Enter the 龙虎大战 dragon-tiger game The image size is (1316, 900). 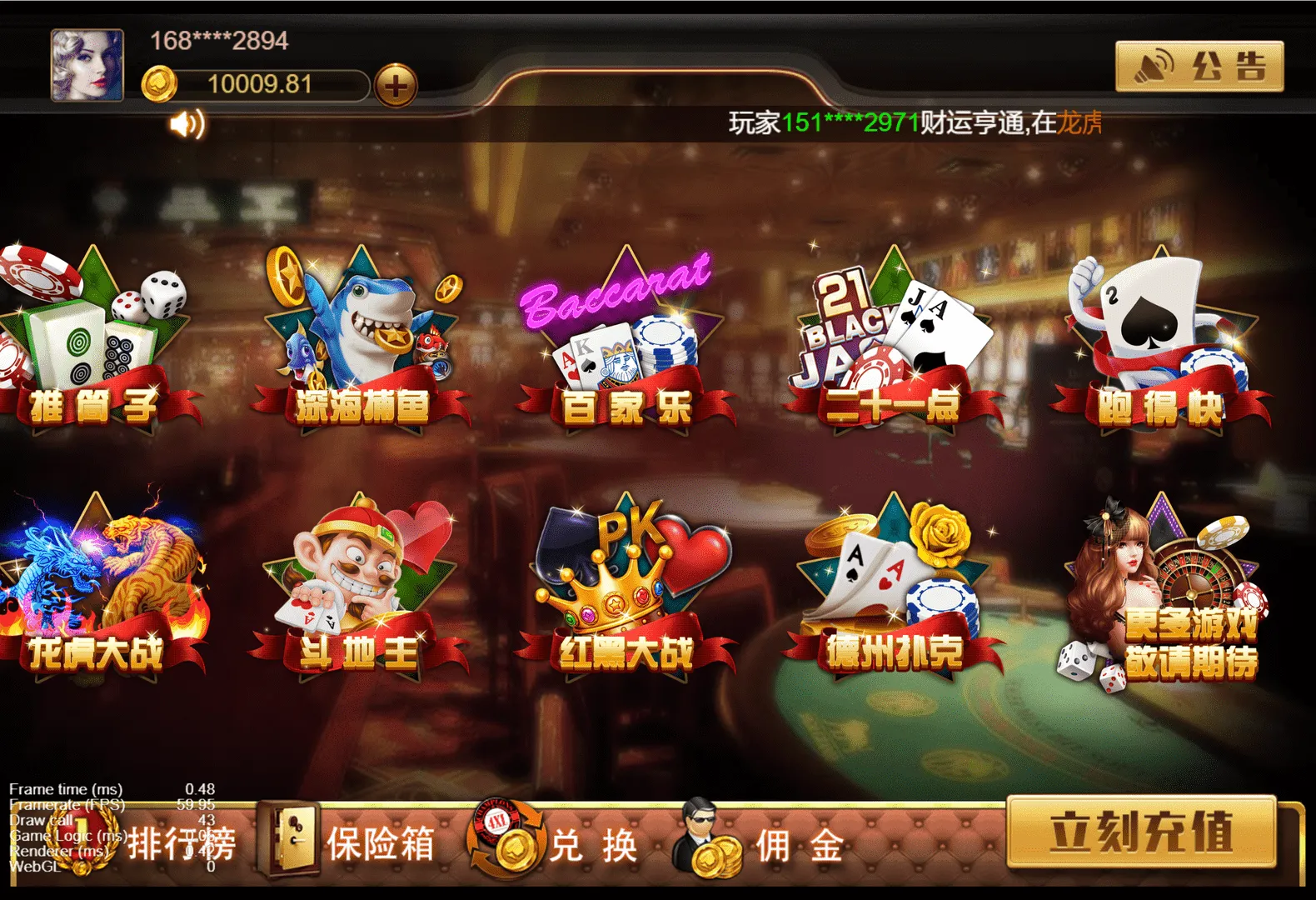pyautogui.click(x=100, y=583)
